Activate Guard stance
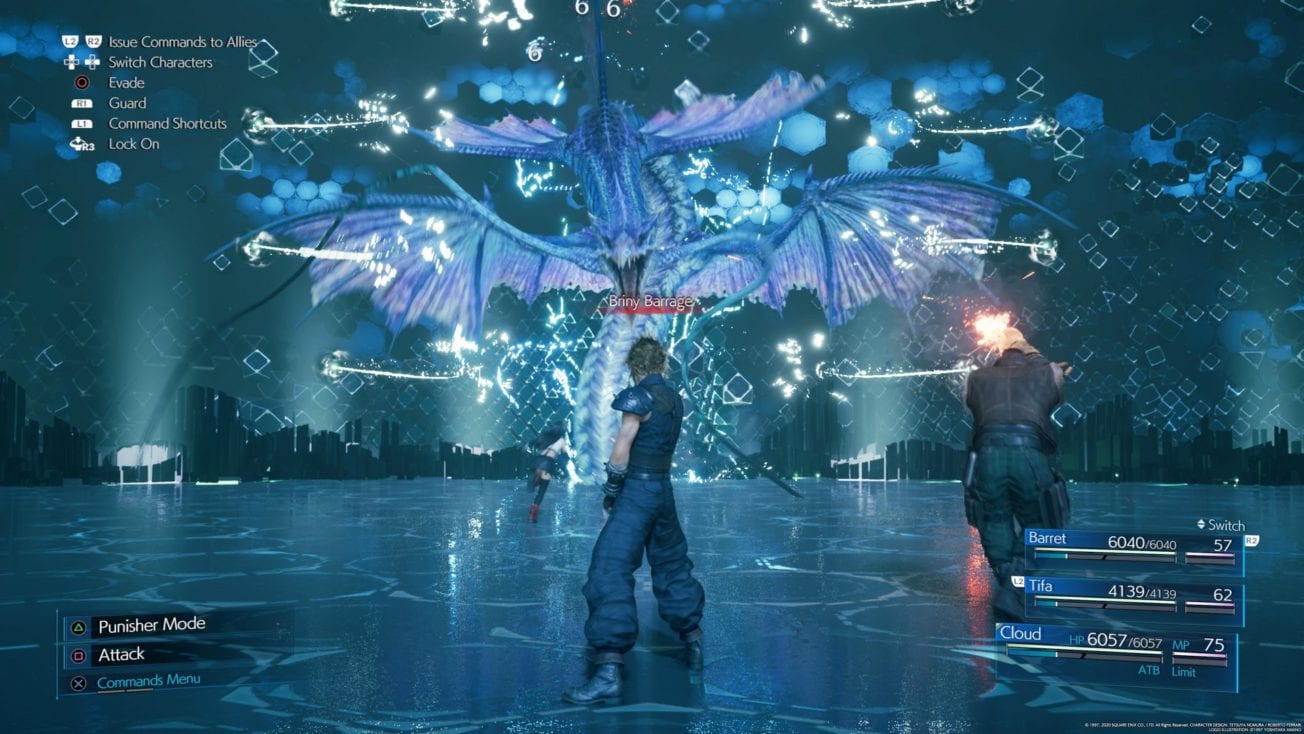1304x734 pixels. coord(128,102)
